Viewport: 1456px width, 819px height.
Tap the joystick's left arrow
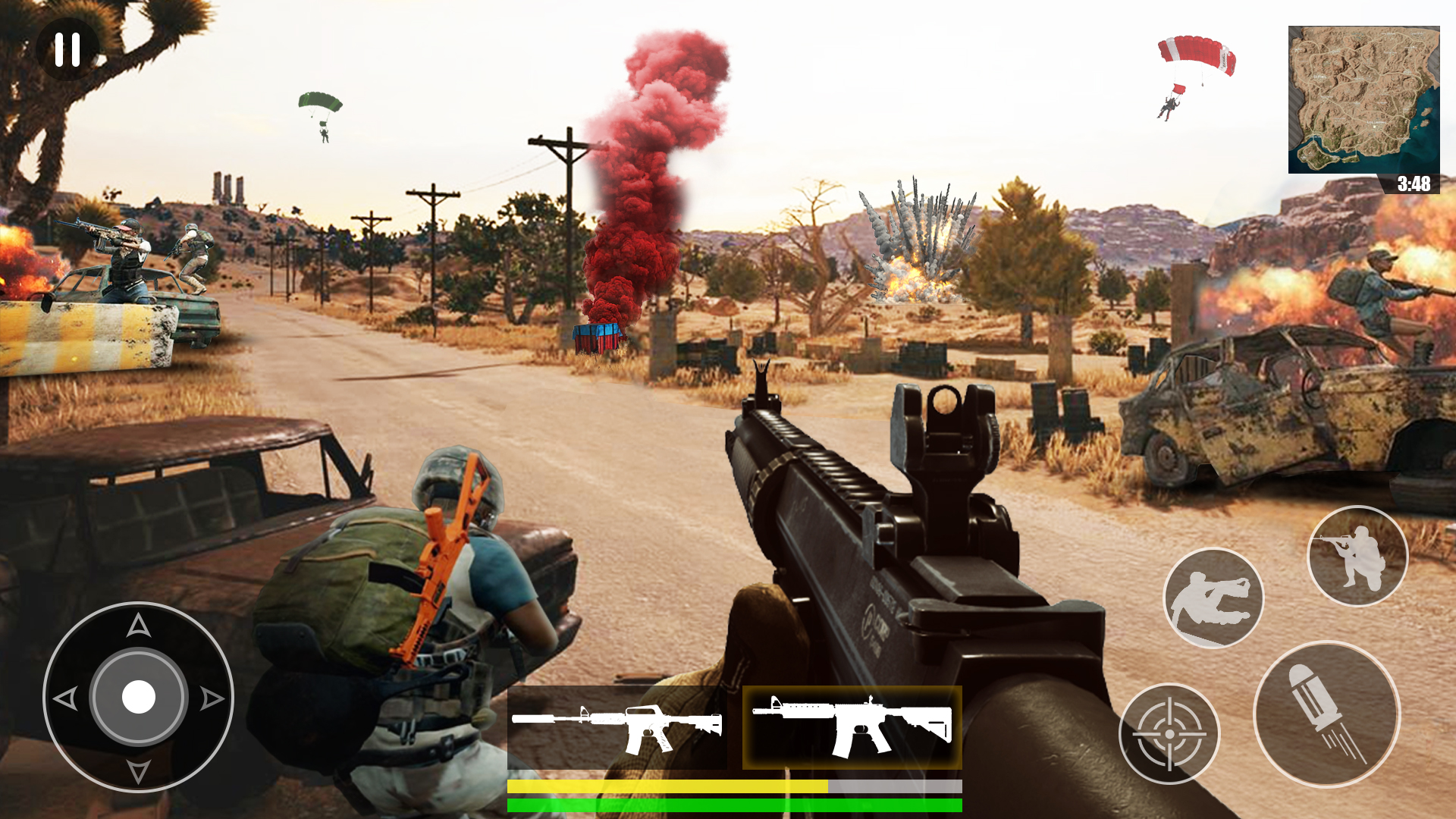66,698
